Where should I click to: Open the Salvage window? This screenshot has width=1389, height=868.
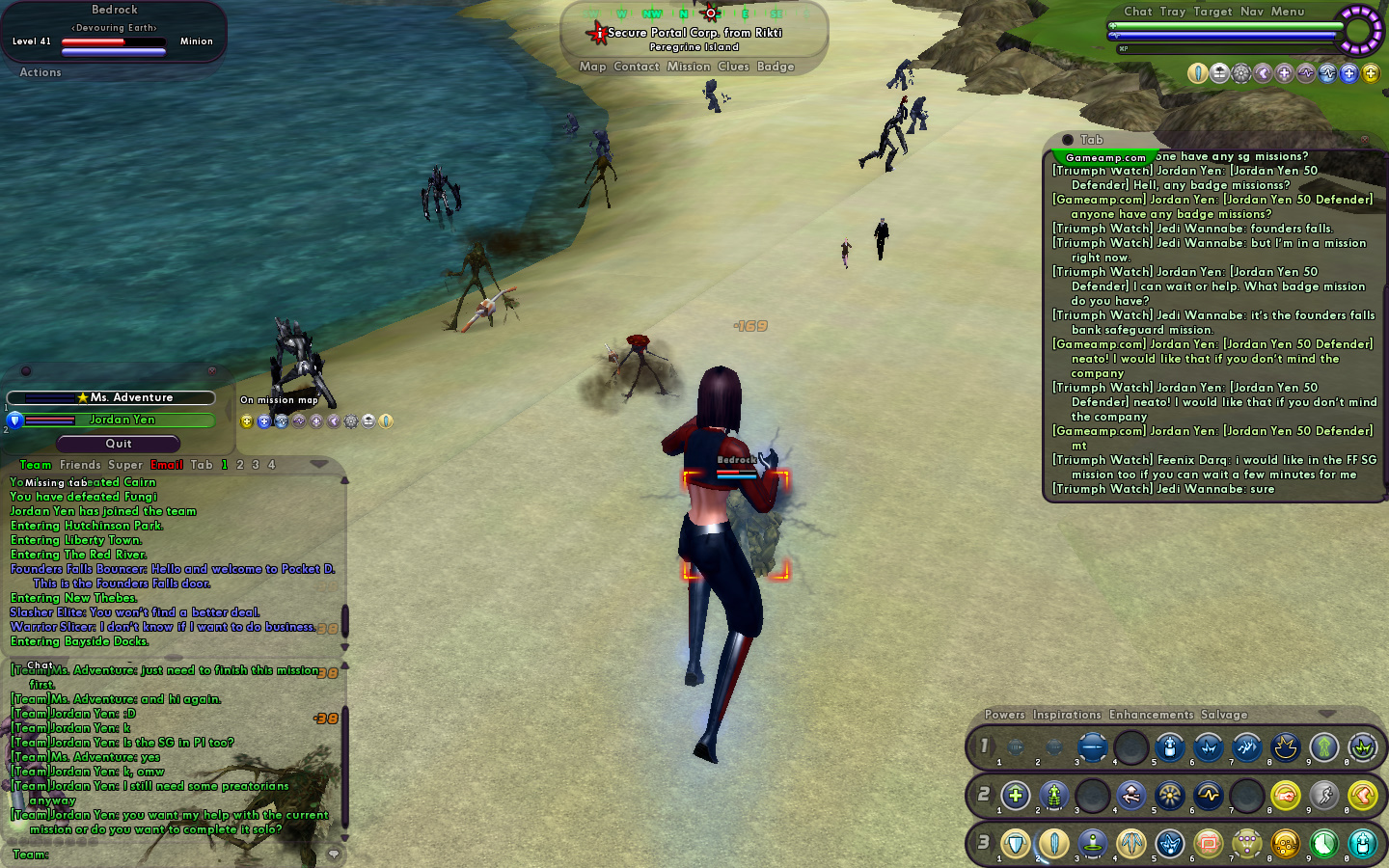click(1224, 715)
